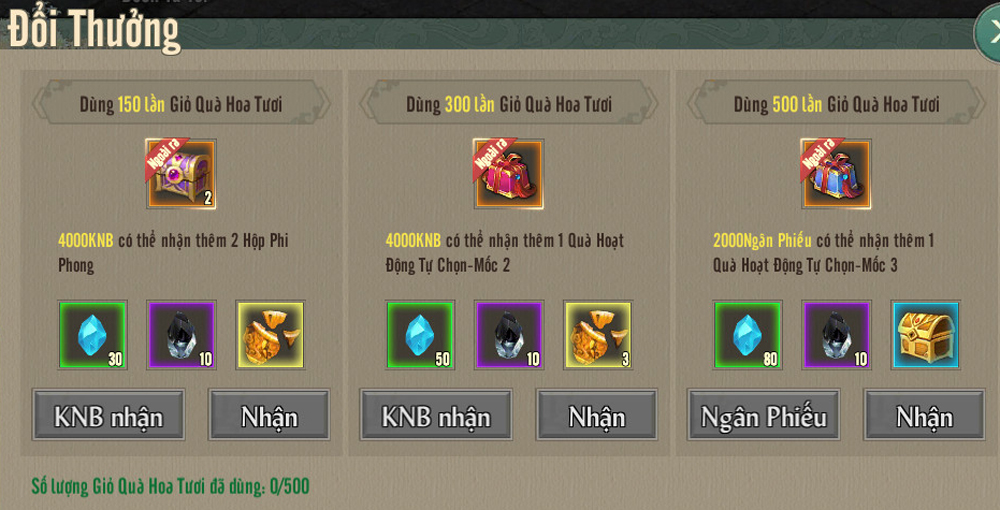This screenshot has height=510, width=1000.
Task: Claim the 300-use reward with KNB nhận
Action: coord(436,415)
